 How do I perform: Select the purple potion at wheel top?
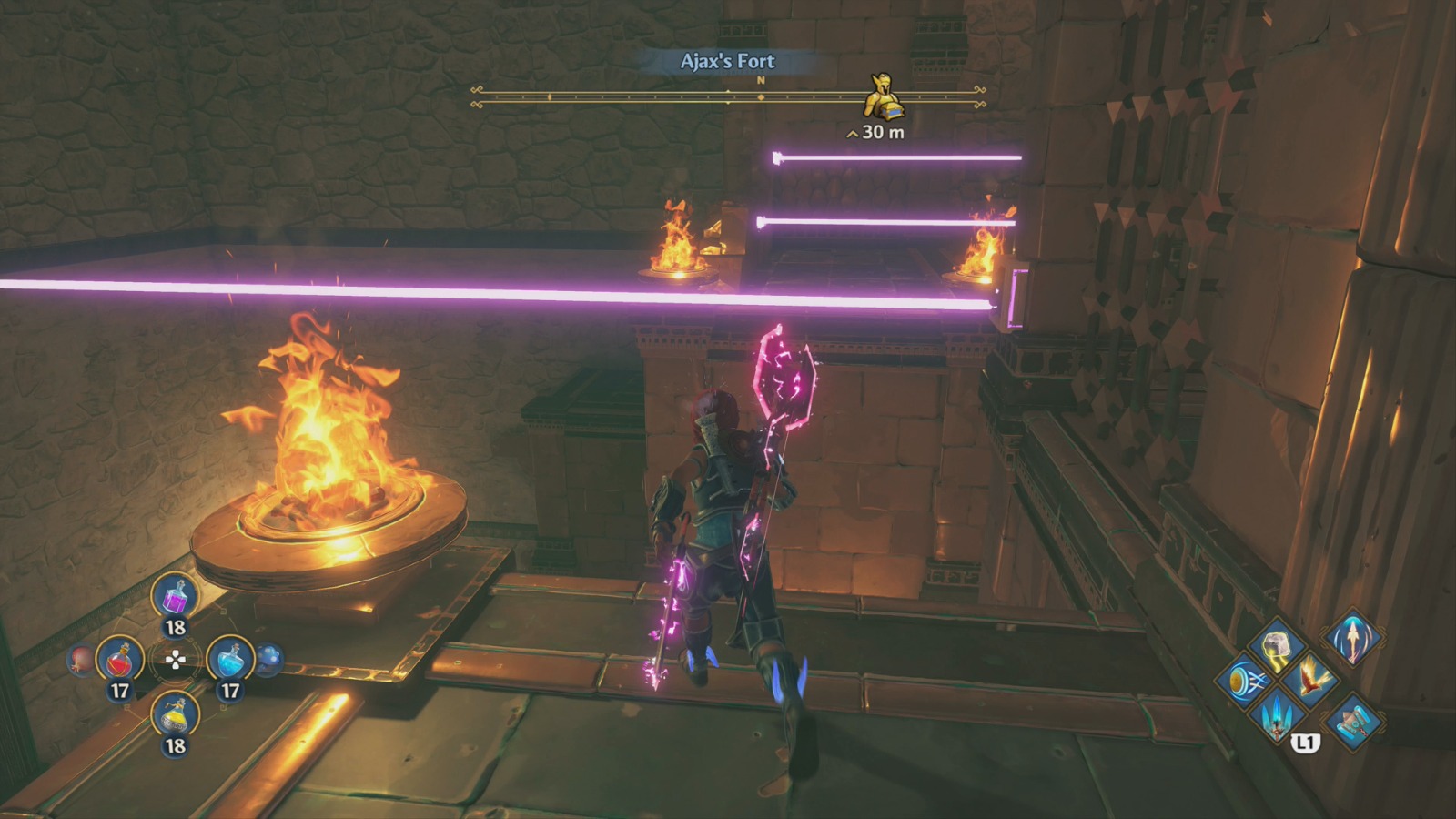coord(174,597)
